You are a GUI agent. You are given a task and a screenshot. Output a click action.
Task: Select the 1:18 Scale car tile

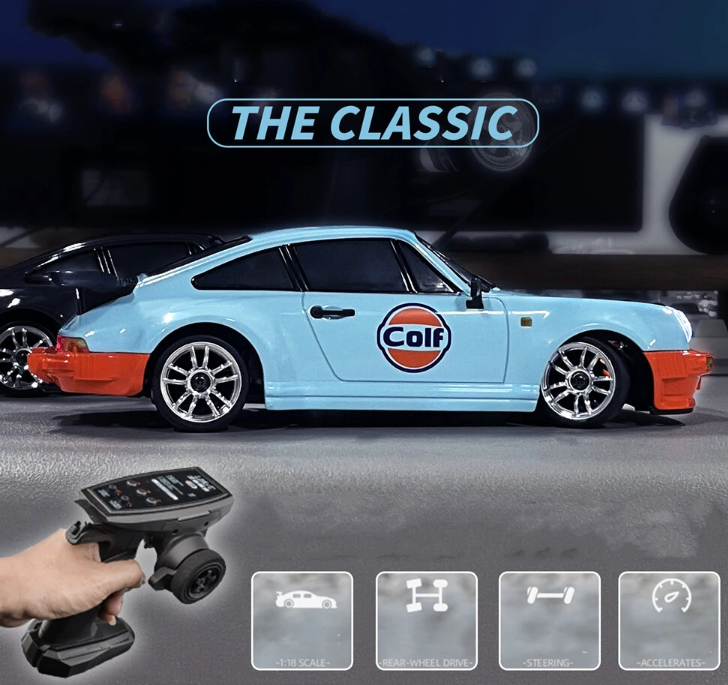302,620
